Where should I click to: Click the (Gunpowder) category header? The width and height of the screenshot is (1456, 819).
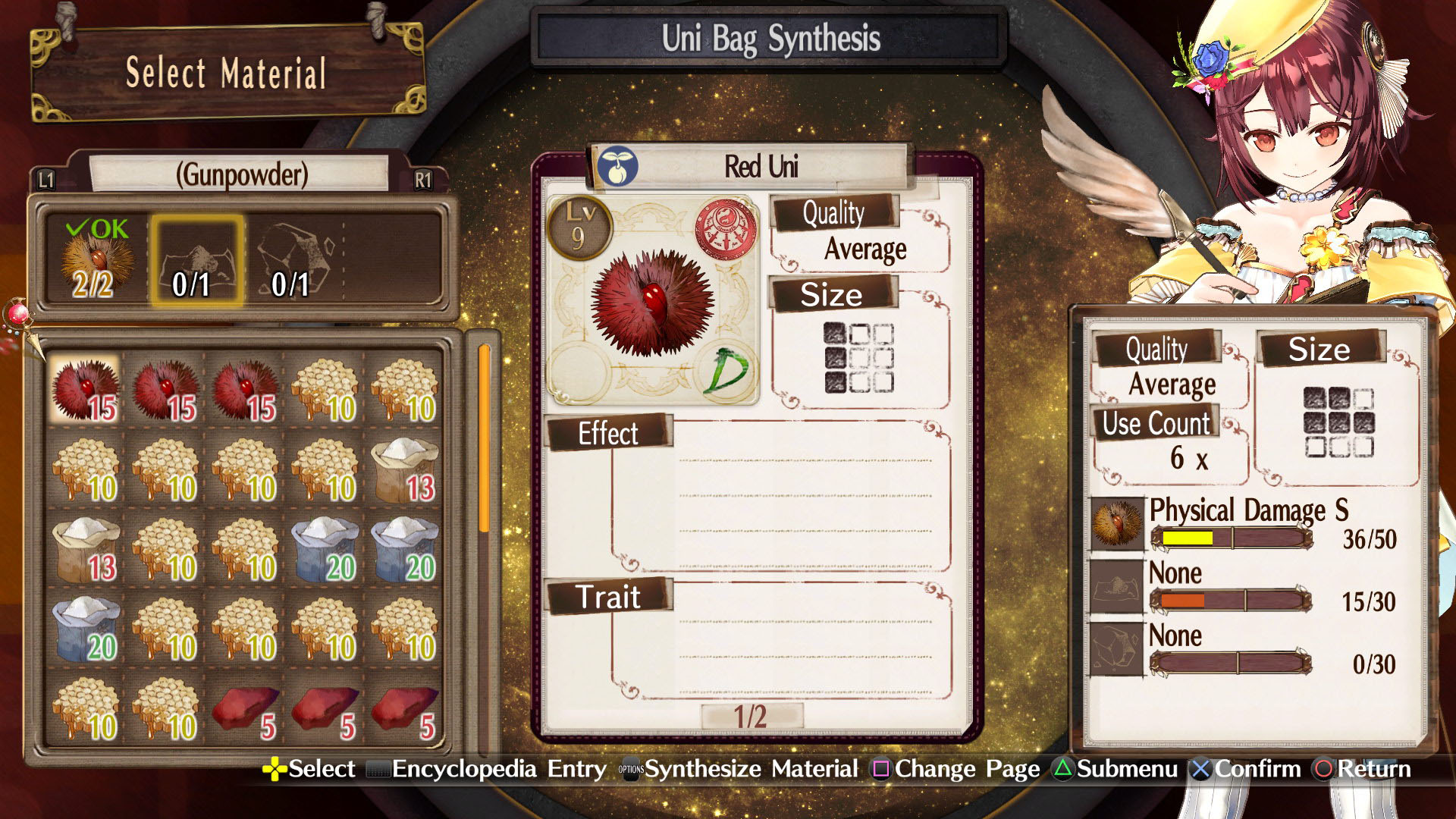tap(241, 174)
